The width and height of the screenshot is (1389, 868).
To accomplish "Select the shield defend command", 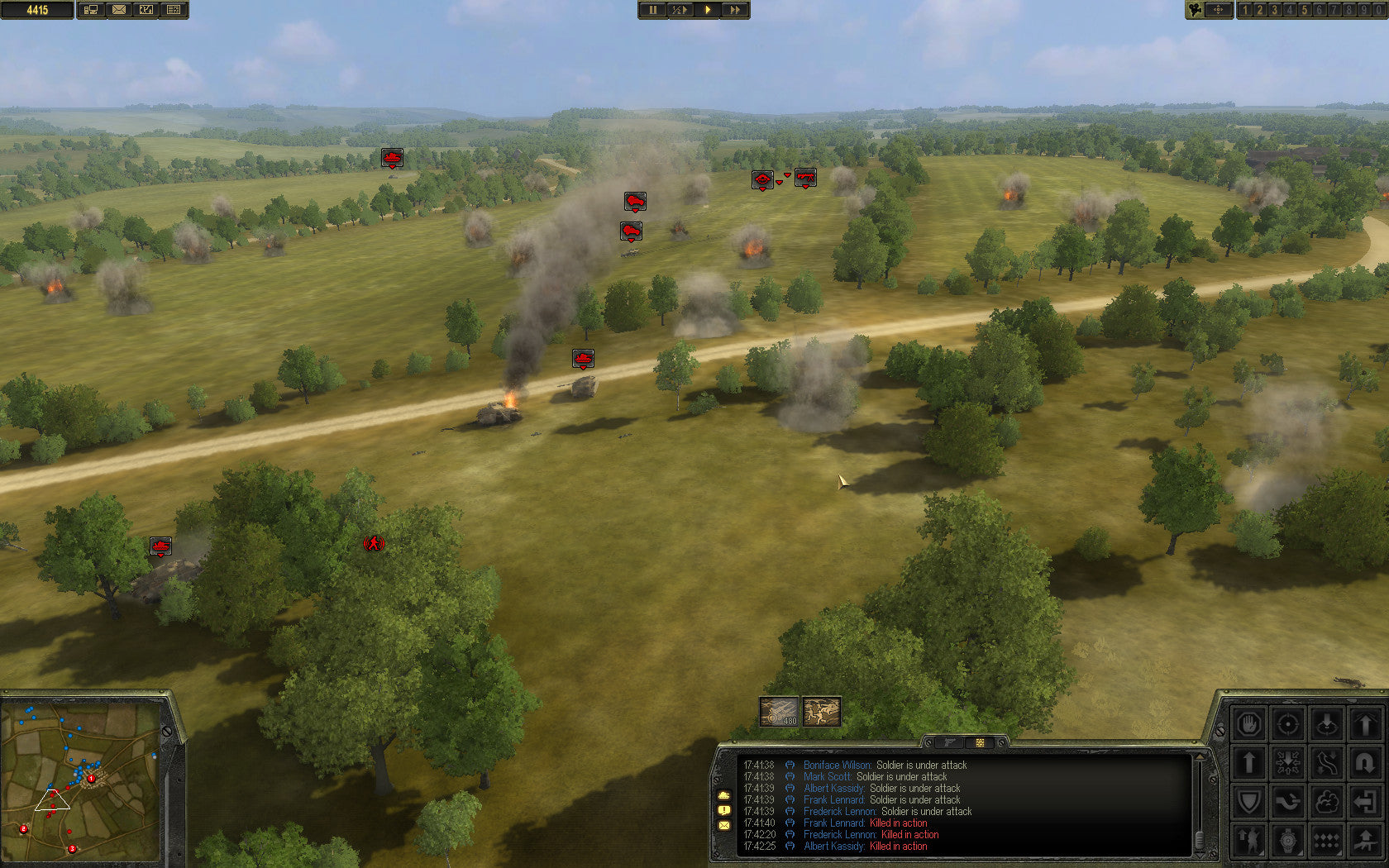I will point(1249,801).
